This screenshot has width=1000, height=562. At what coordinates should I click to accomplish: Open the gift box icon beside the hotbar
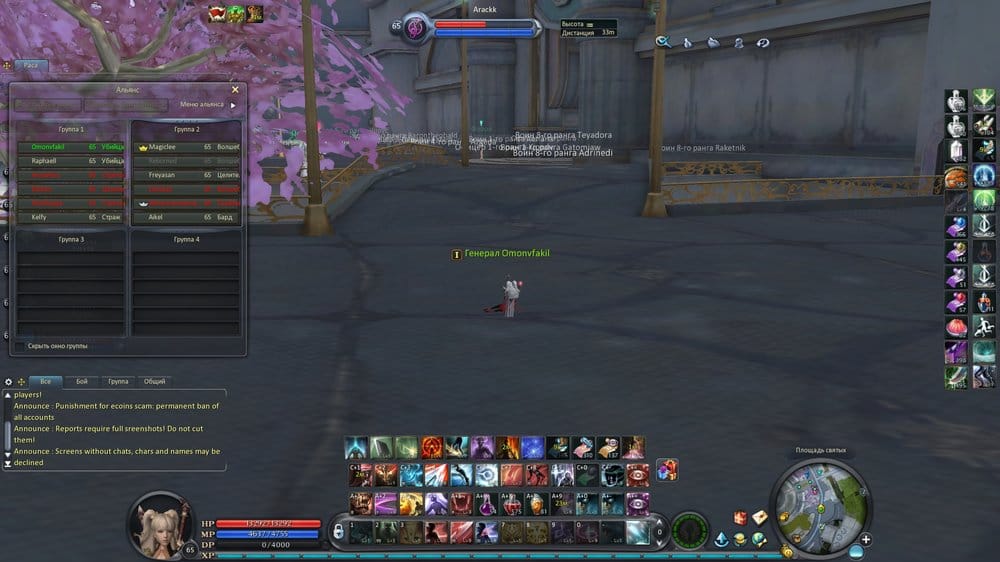667,469
